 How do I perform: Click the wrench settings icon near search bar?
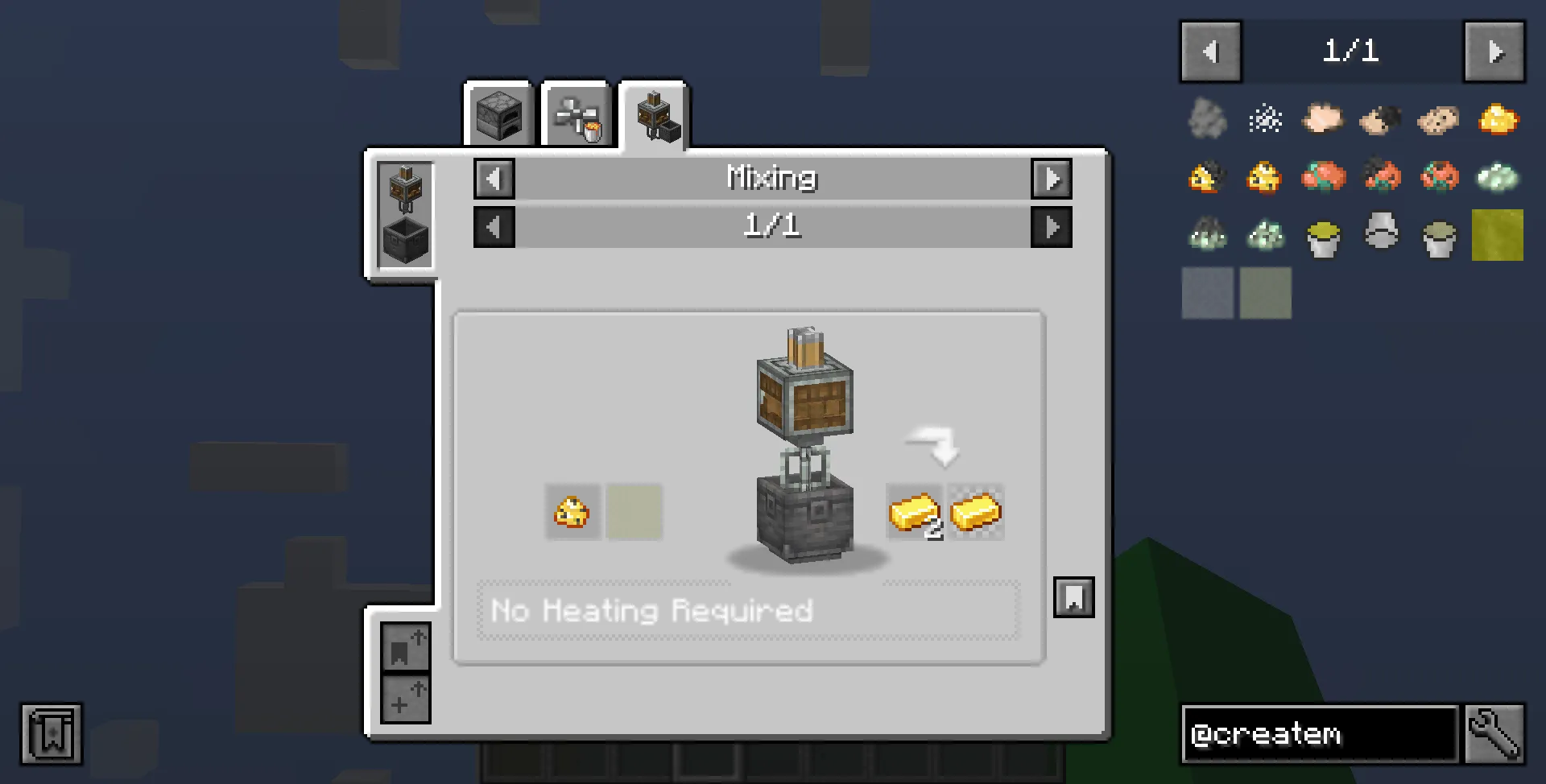[1495, 733]
